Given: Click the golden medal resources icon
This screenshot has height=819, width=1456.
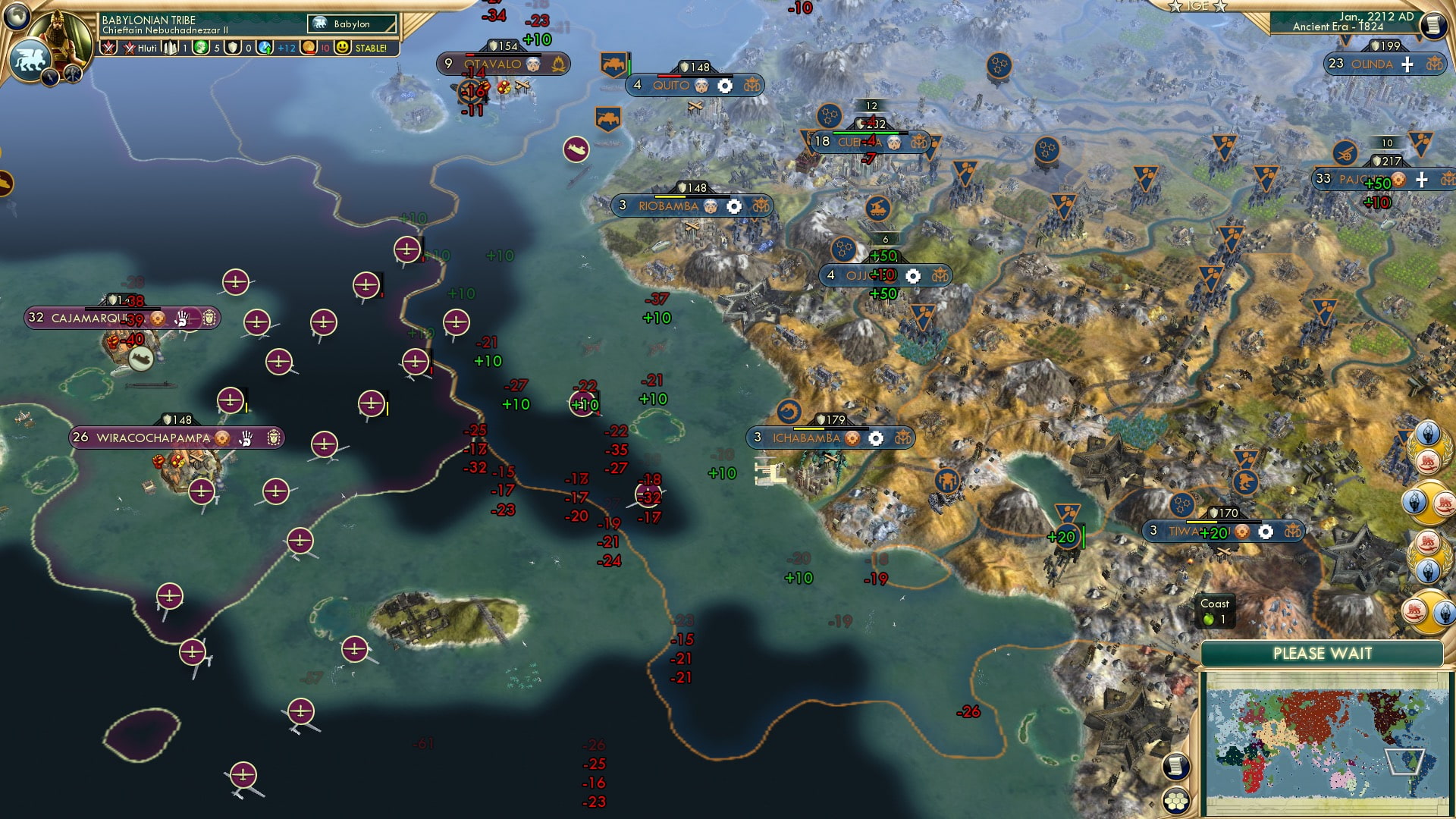Looking at the screenshot, I should pyautogui.click(x=309, y=47).
